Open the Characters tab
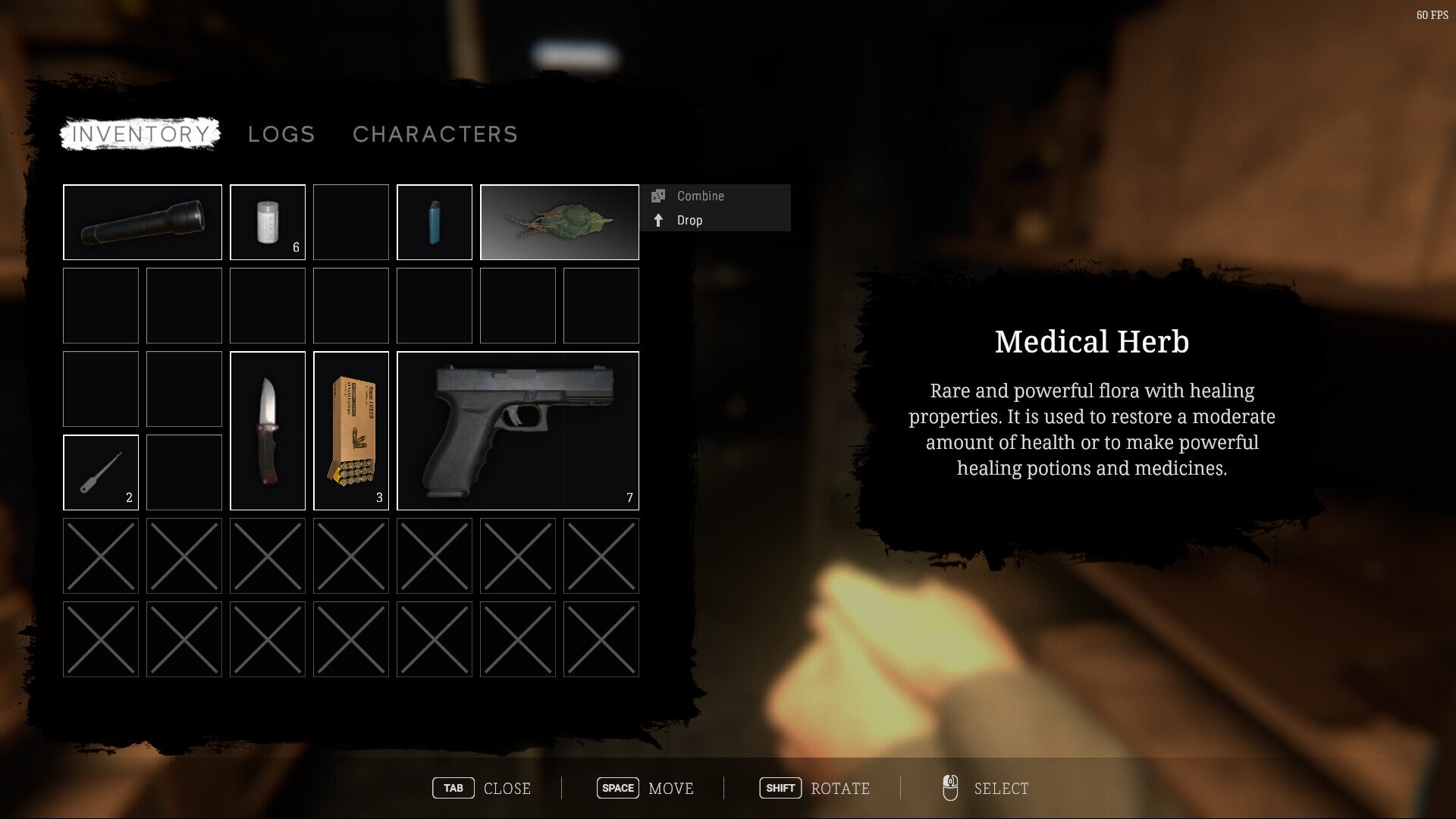Screen dimensions: 1456x819 435,134
